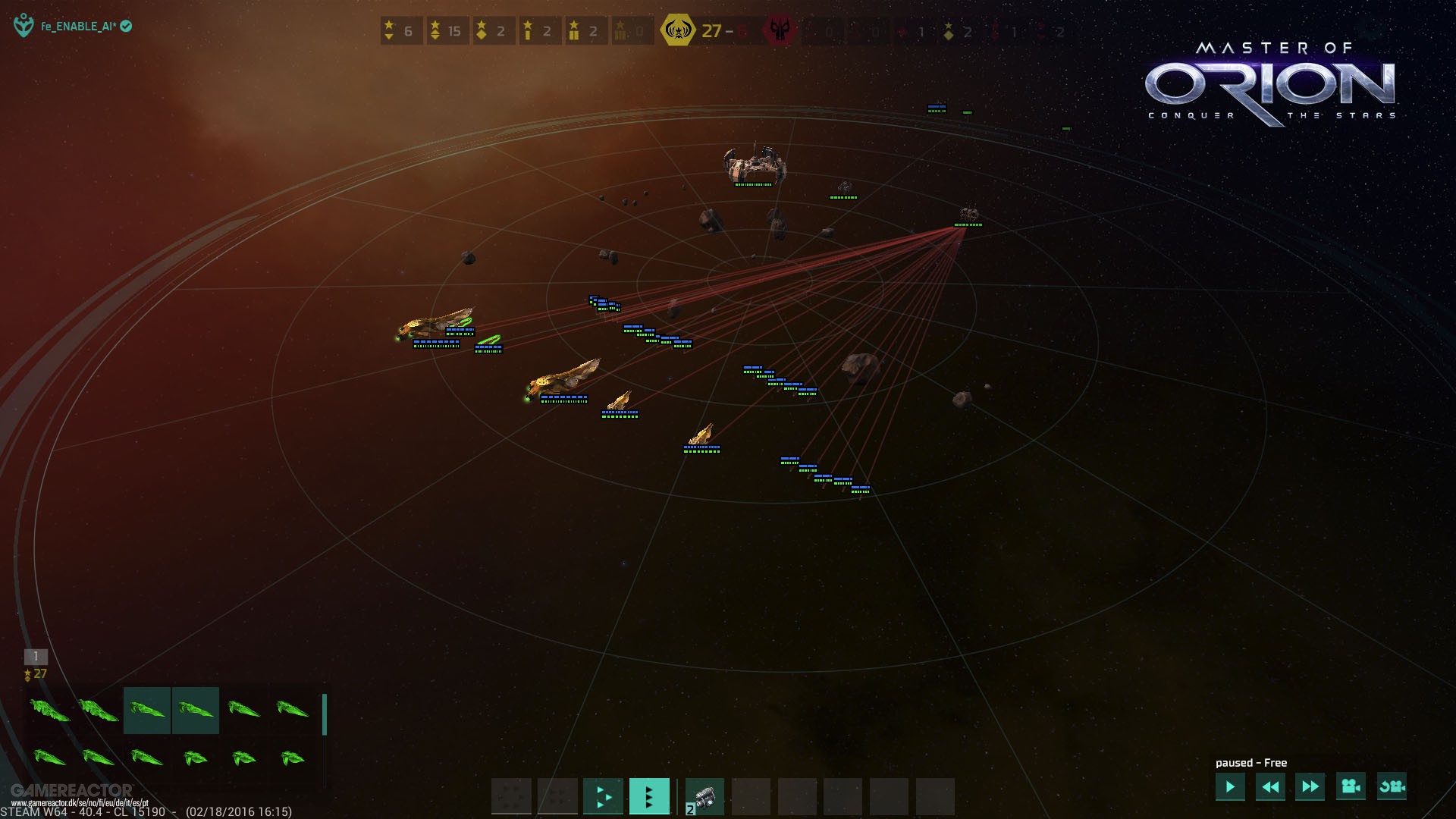The width and height of the screenshot is (1456, 819).
Task: Select the triple-chevron attack stance icon
Action: click(x=650, y=796)
